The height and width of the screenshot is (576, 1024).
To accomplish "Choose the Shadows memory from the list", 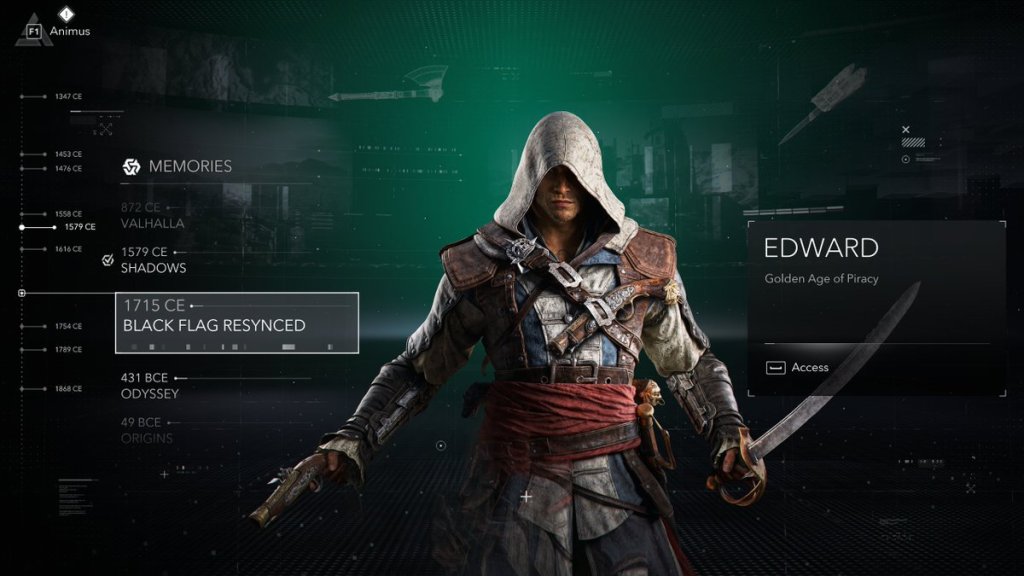I will [x=153, y=260].
